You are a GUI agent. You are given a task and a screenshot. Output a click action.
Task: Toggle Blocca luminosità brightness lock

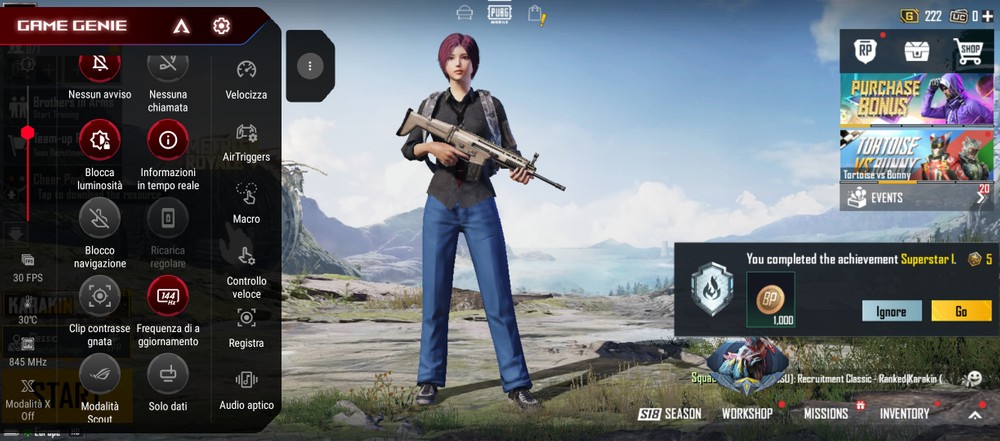click(x=99, y=141)
